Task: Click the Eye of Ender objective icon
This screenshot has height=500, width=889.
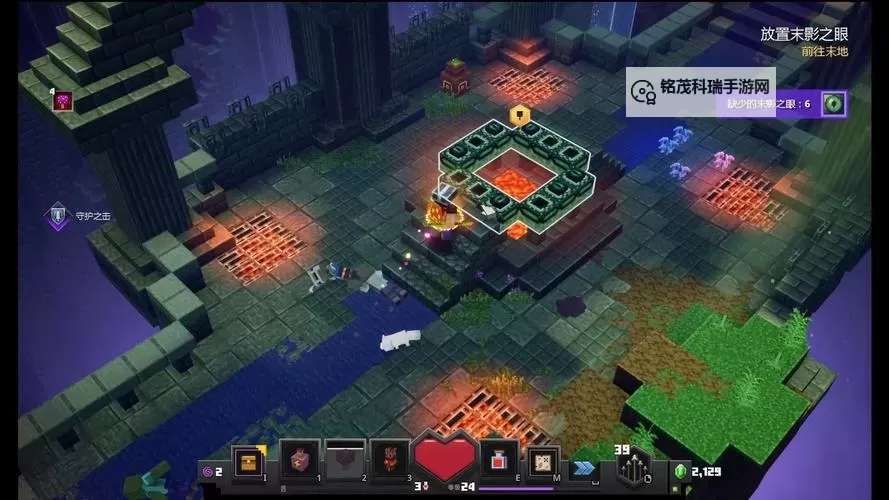Action: (833, 103)
